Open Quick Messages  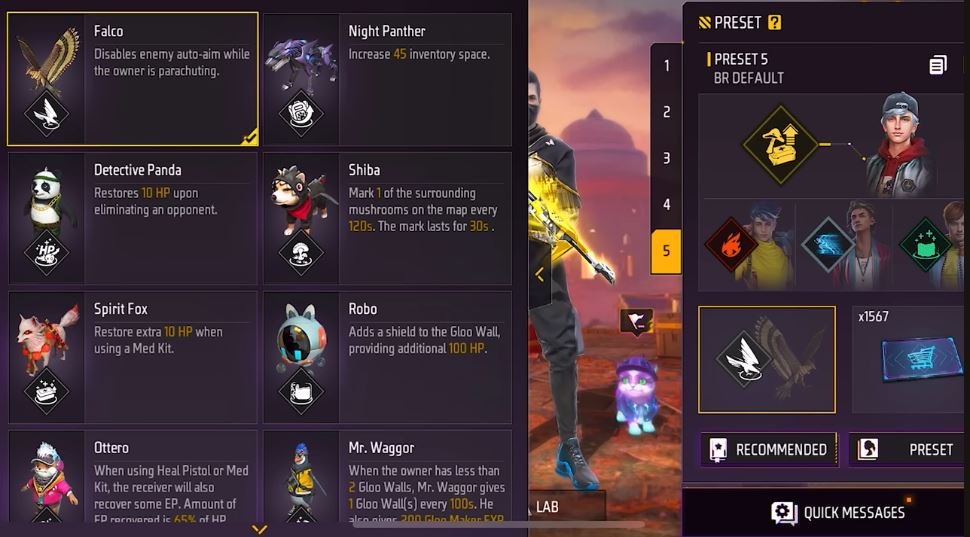click(838, 513)
